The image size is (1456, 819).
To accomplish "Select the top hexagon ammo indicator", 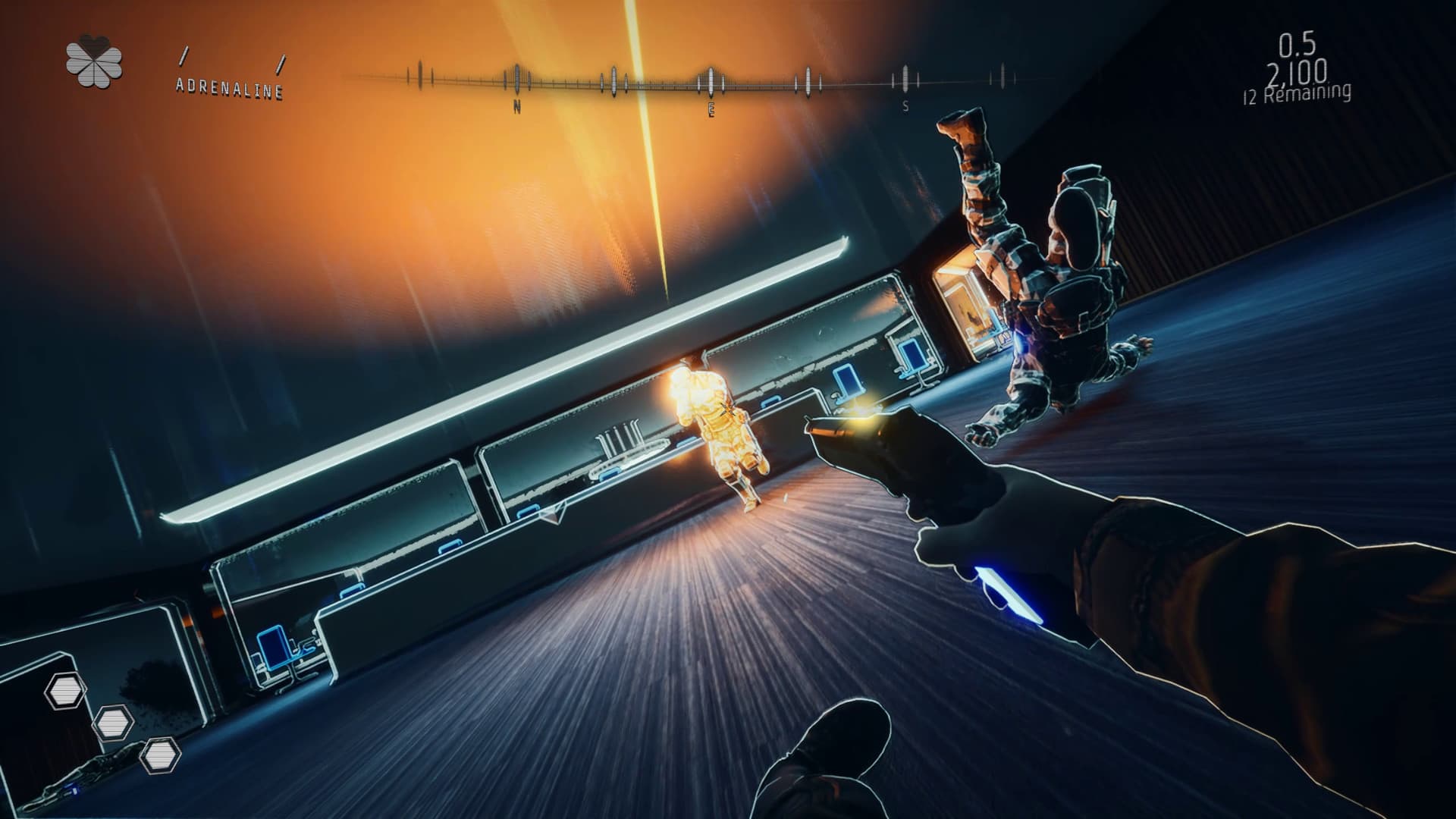I will click(x=64, y=692).
